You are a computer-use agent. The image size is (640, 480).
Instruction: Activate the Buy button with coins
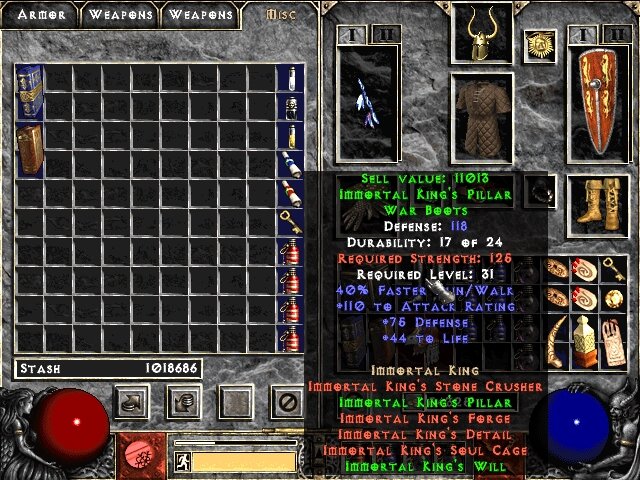[x=133, y=402]
